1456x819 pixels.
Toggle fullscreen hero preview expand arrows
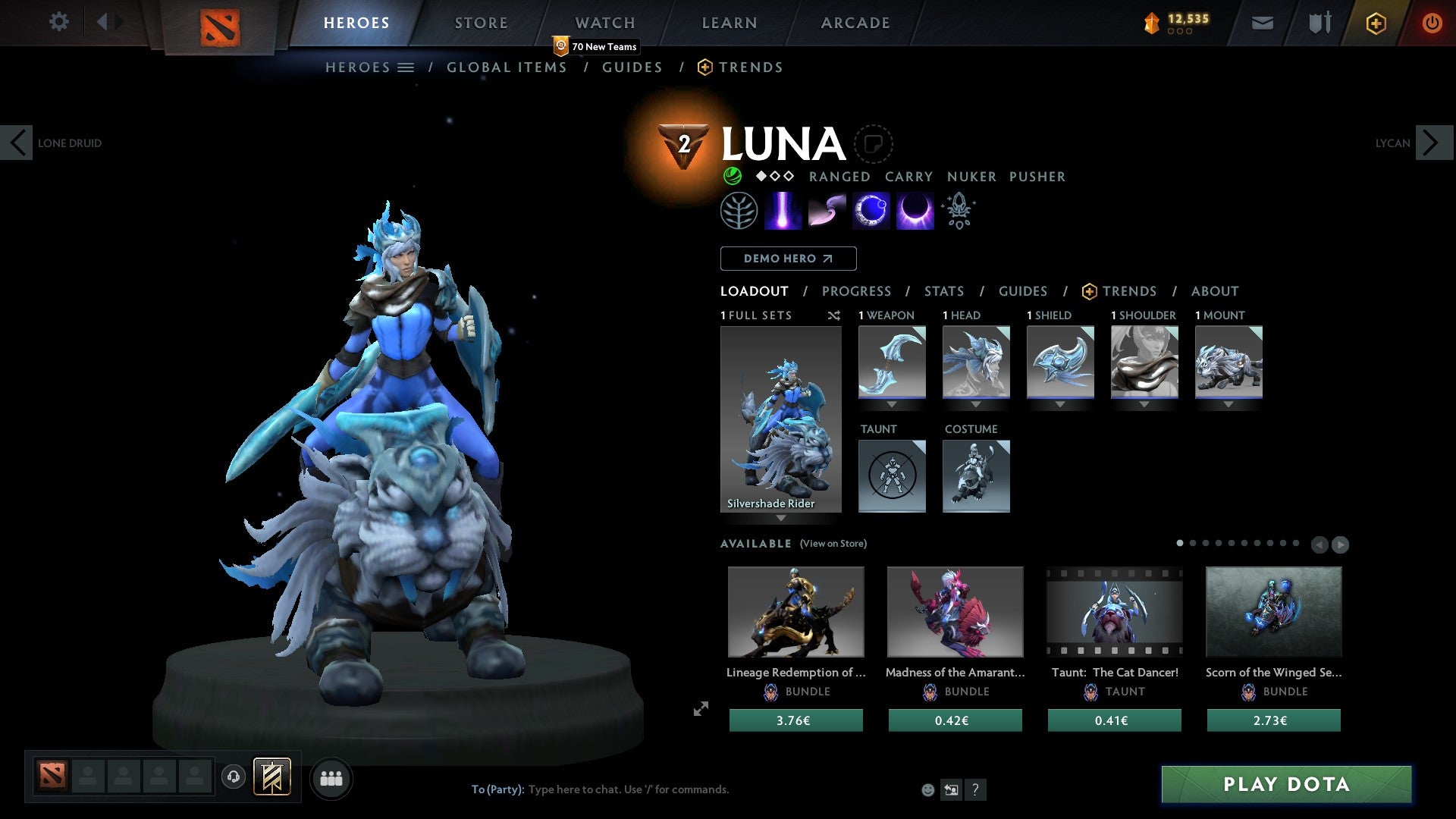tap(700, 709)
